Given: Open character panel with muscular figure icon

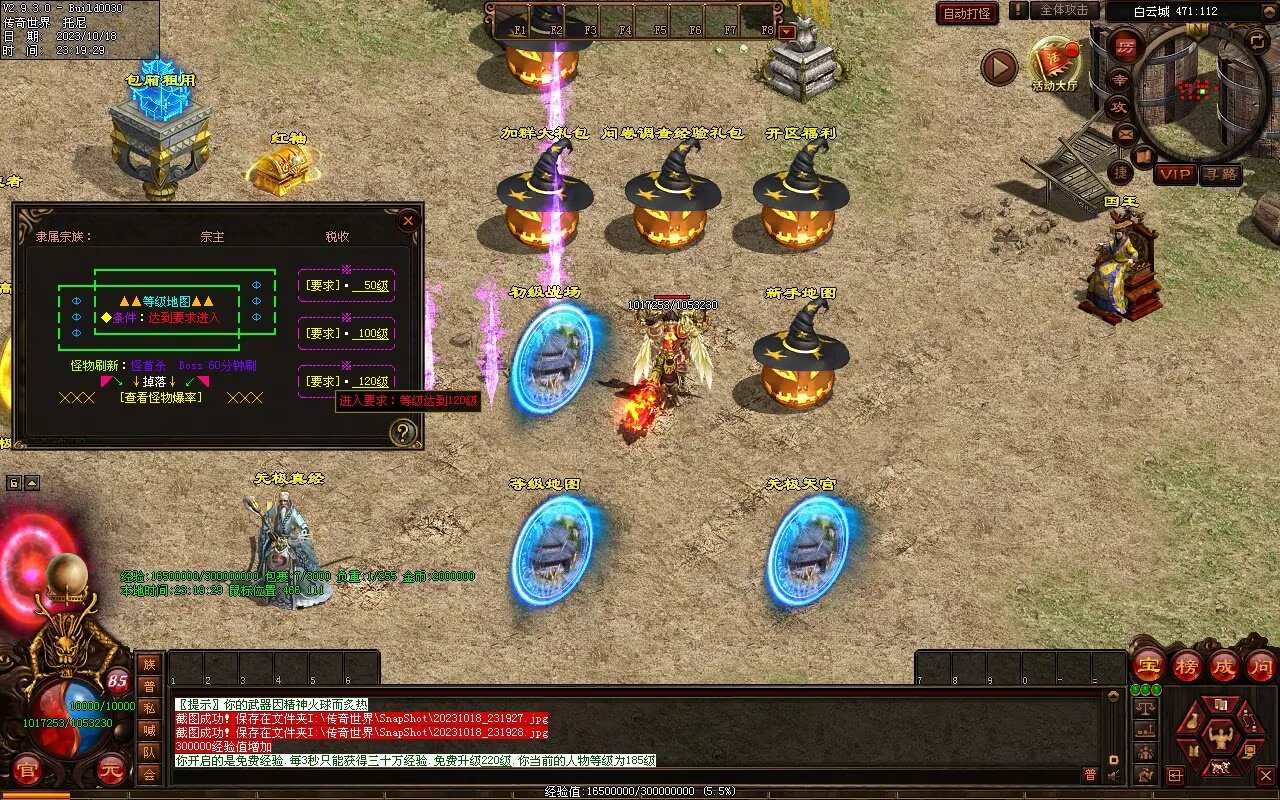Looking at the screenshot, I should coord(1219,738).
